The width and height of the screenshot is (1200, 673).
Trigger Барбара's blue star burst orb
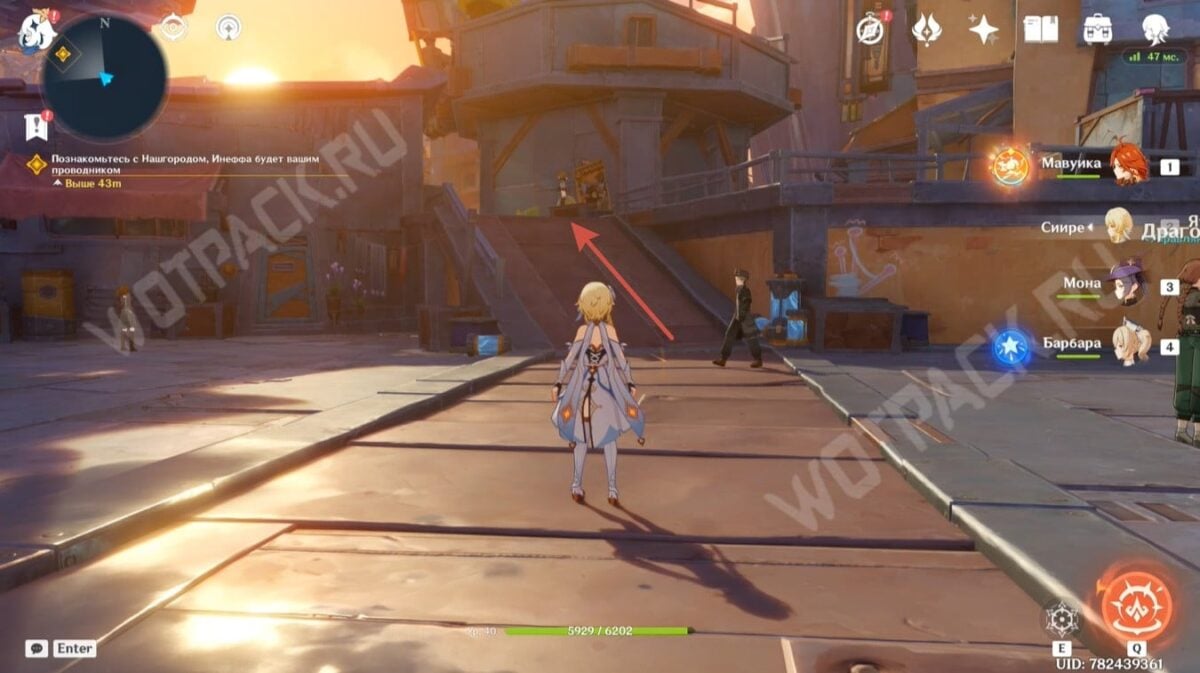[x=1010, y=347]
